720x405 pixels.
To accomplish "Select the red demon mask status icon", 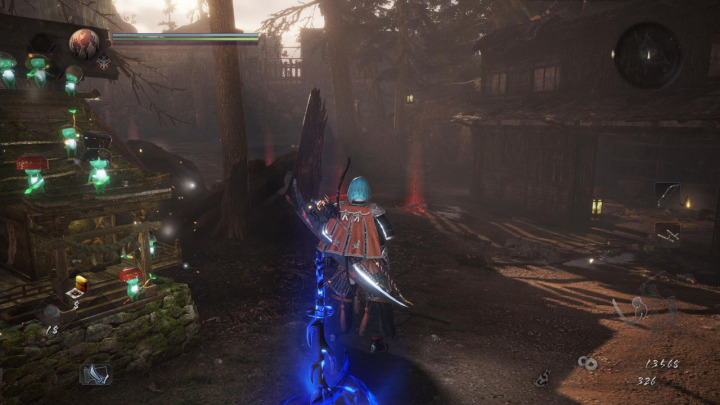I will pos(103,62).
